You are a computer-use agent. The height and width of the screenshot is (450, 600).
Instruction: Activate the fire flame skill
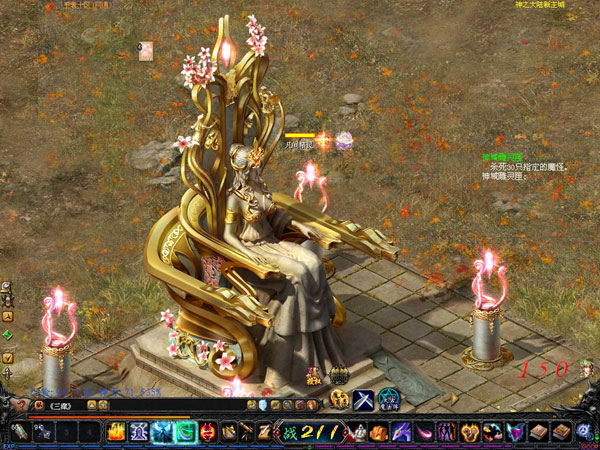pos(116,432)
